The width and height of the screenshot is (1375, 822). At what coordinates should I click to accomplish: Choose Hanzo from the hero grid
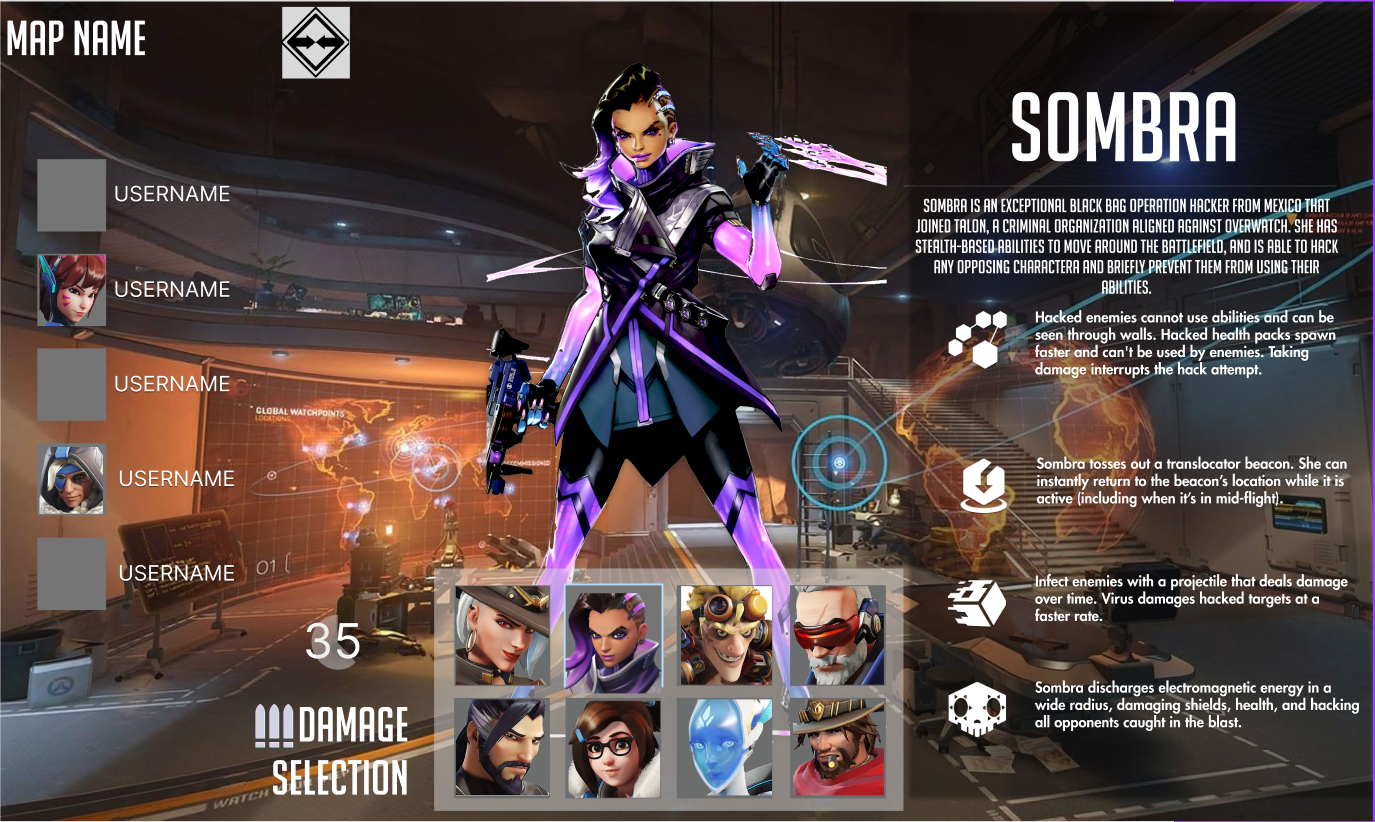pos(502,747)
